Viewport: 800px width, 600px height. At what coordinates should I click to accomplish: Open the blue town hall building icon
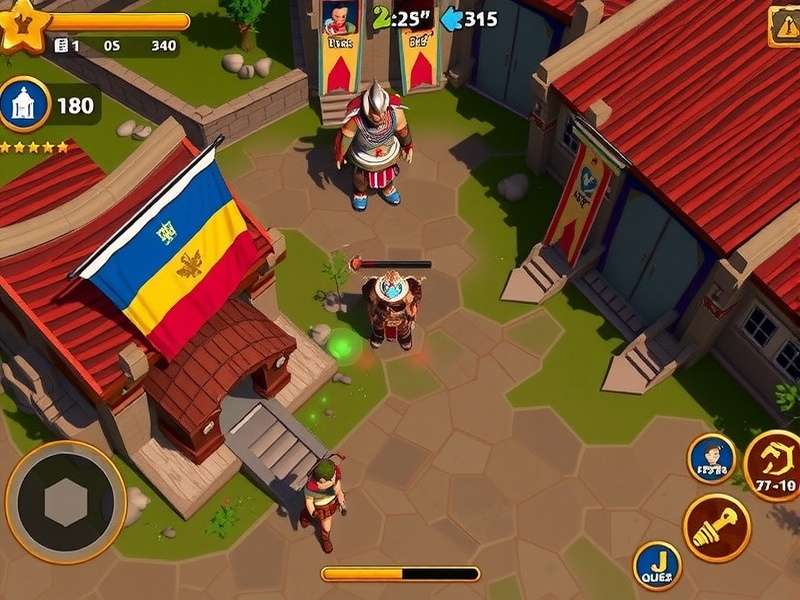(24, 104)
